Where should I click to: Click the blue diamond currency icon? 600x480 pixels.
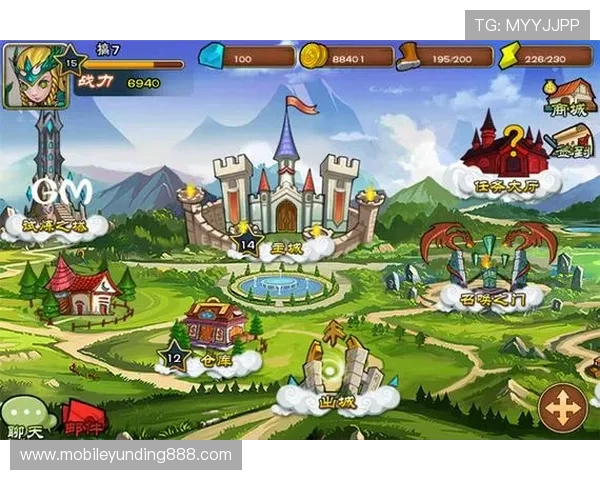point(212,56)
